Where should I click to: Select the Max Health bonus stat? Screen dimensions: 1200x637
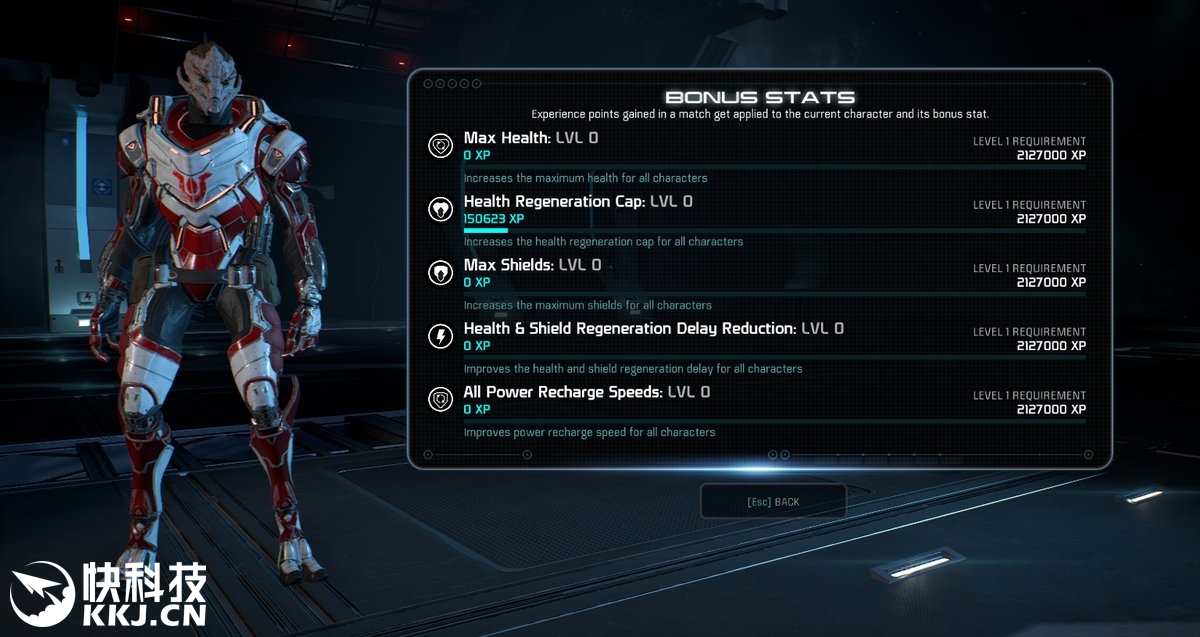click(x=530, y=138)
